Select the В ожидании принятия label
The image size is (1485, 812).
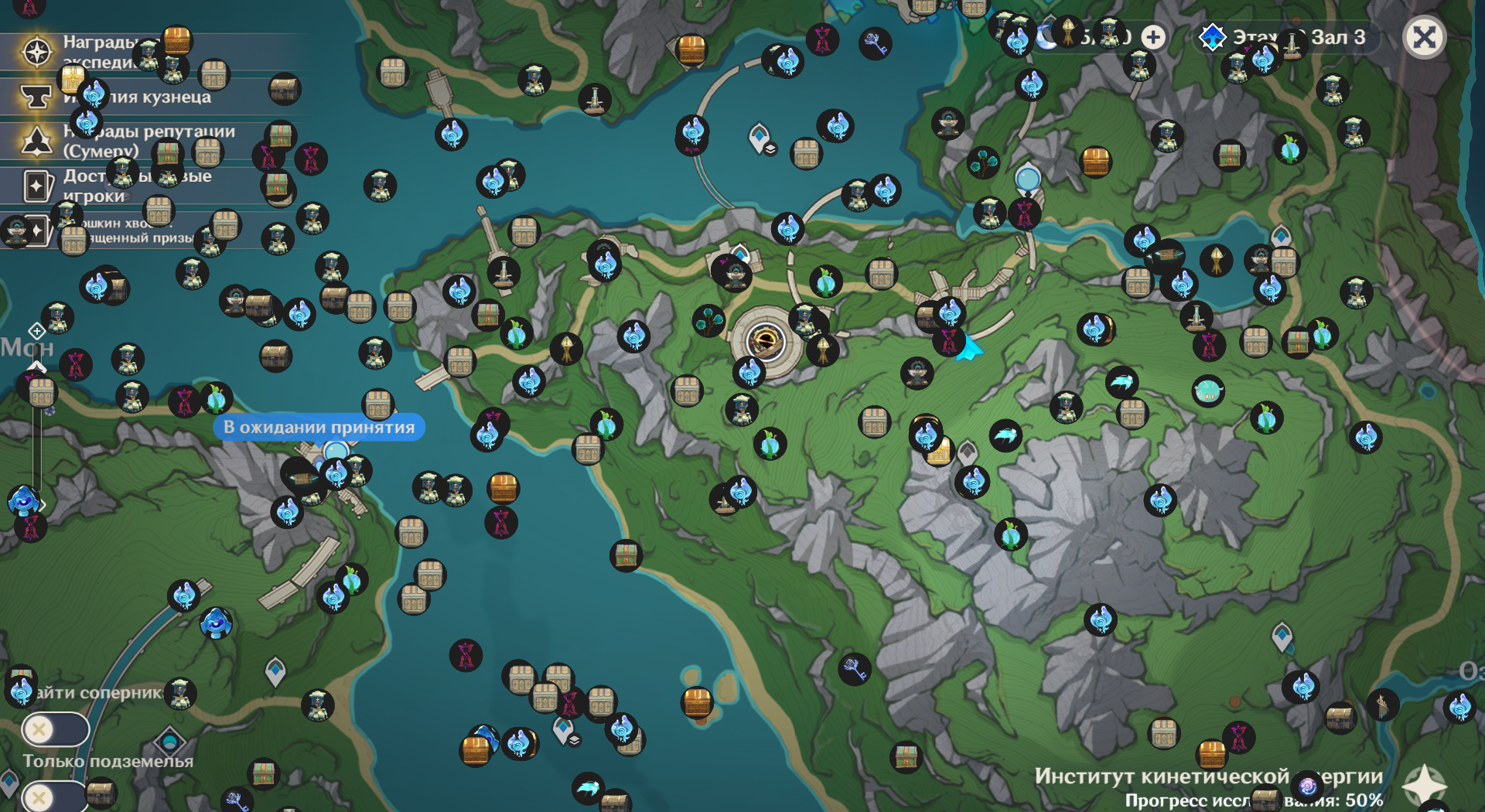319,427
